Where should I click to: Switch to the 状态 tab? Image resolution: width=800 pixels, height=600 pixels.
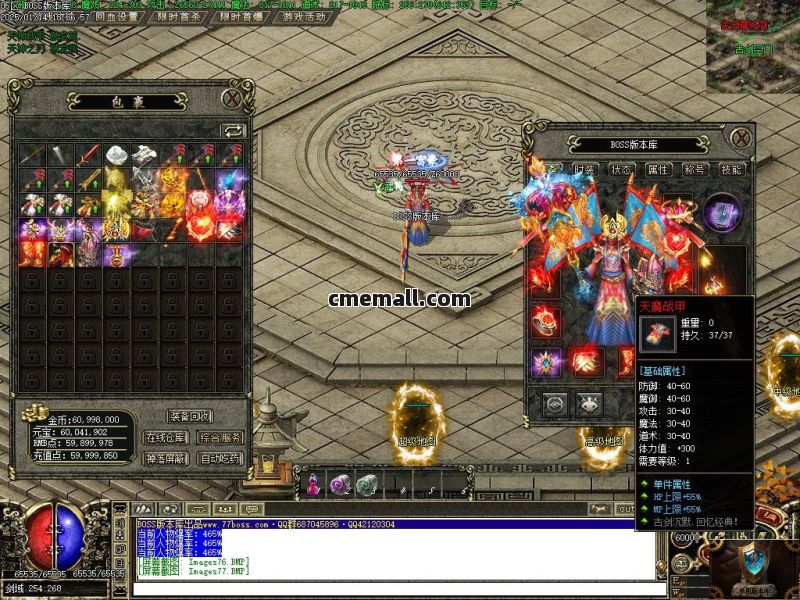(x=621, y=170)
